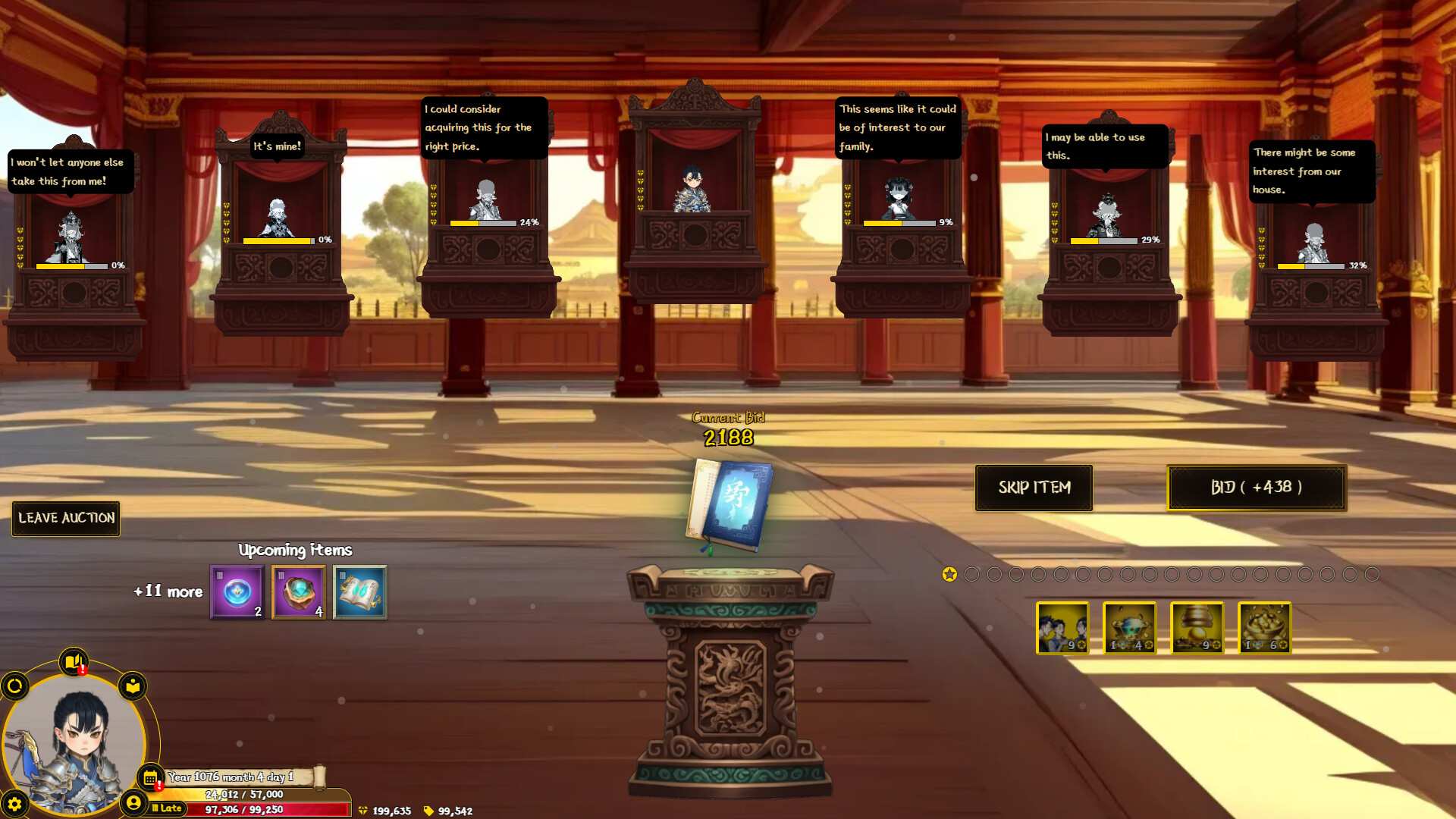Open the calendar icon showing Year 1076

[x=149, y=777]
